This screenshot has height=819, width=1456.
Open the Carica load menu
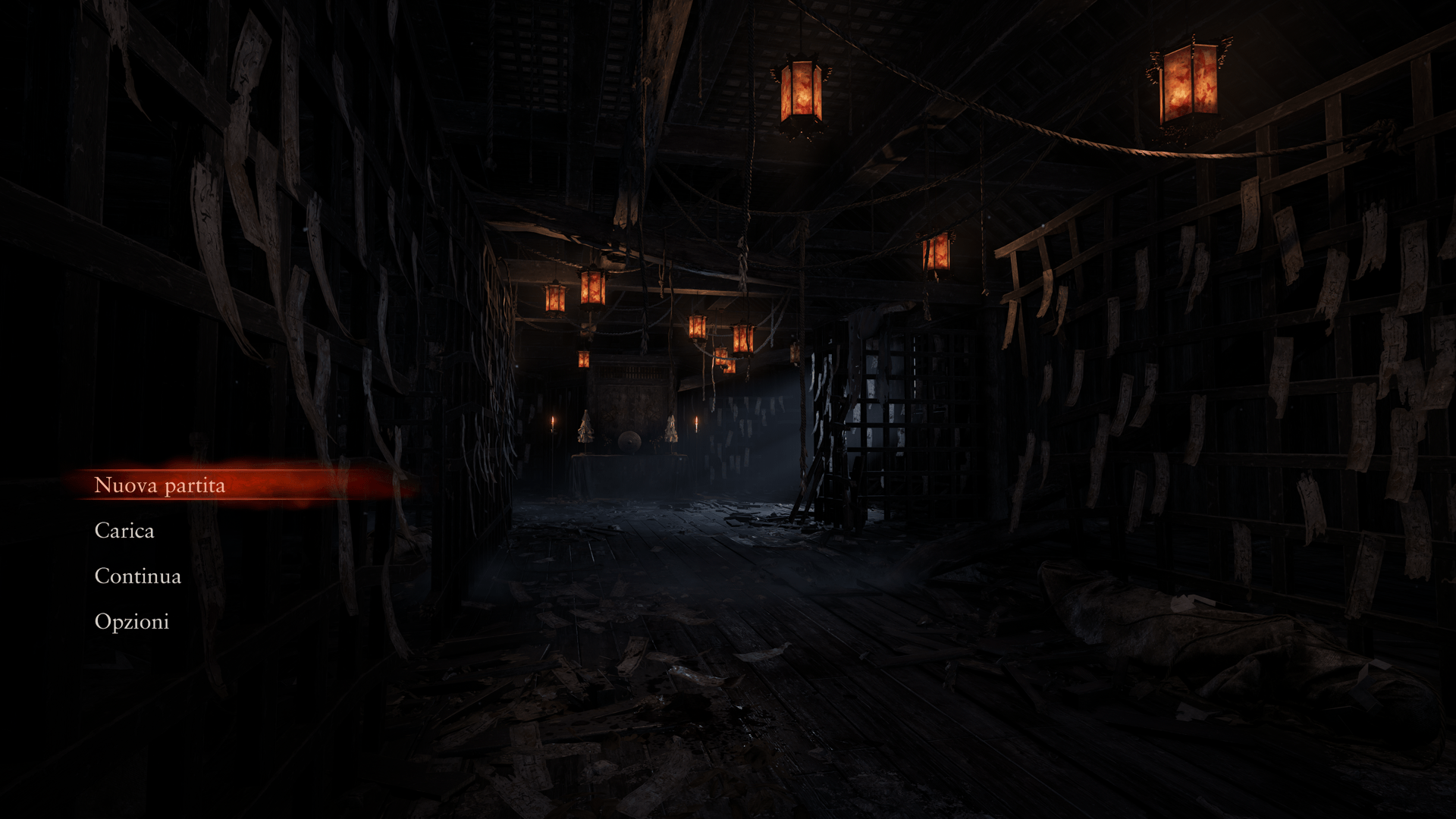click(x=124, y=531)
